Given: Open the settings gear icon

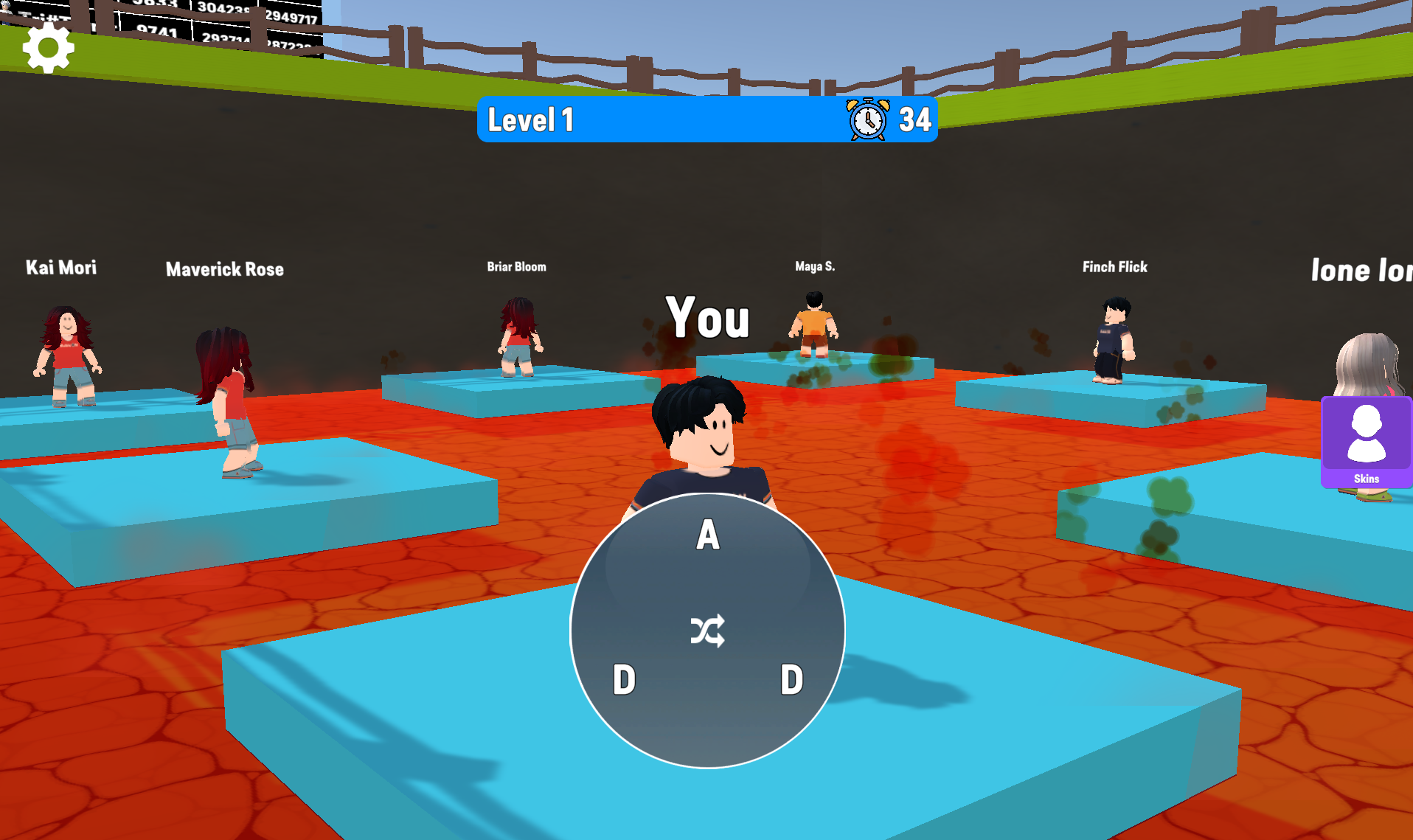Looking at the screenshot, I should pyautogui.click(x=47, y=46).
